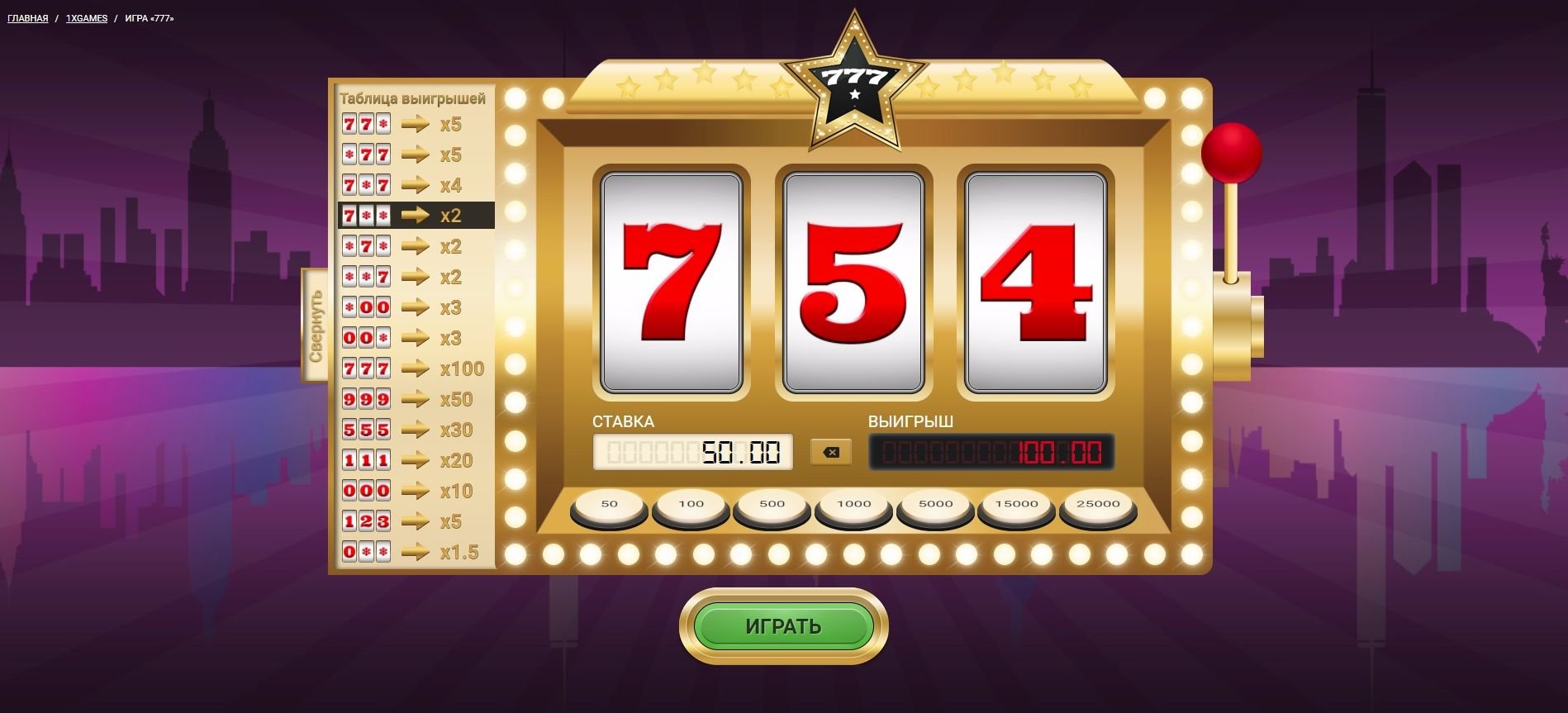Set bet with the 15000 chip

(1016, 504)
